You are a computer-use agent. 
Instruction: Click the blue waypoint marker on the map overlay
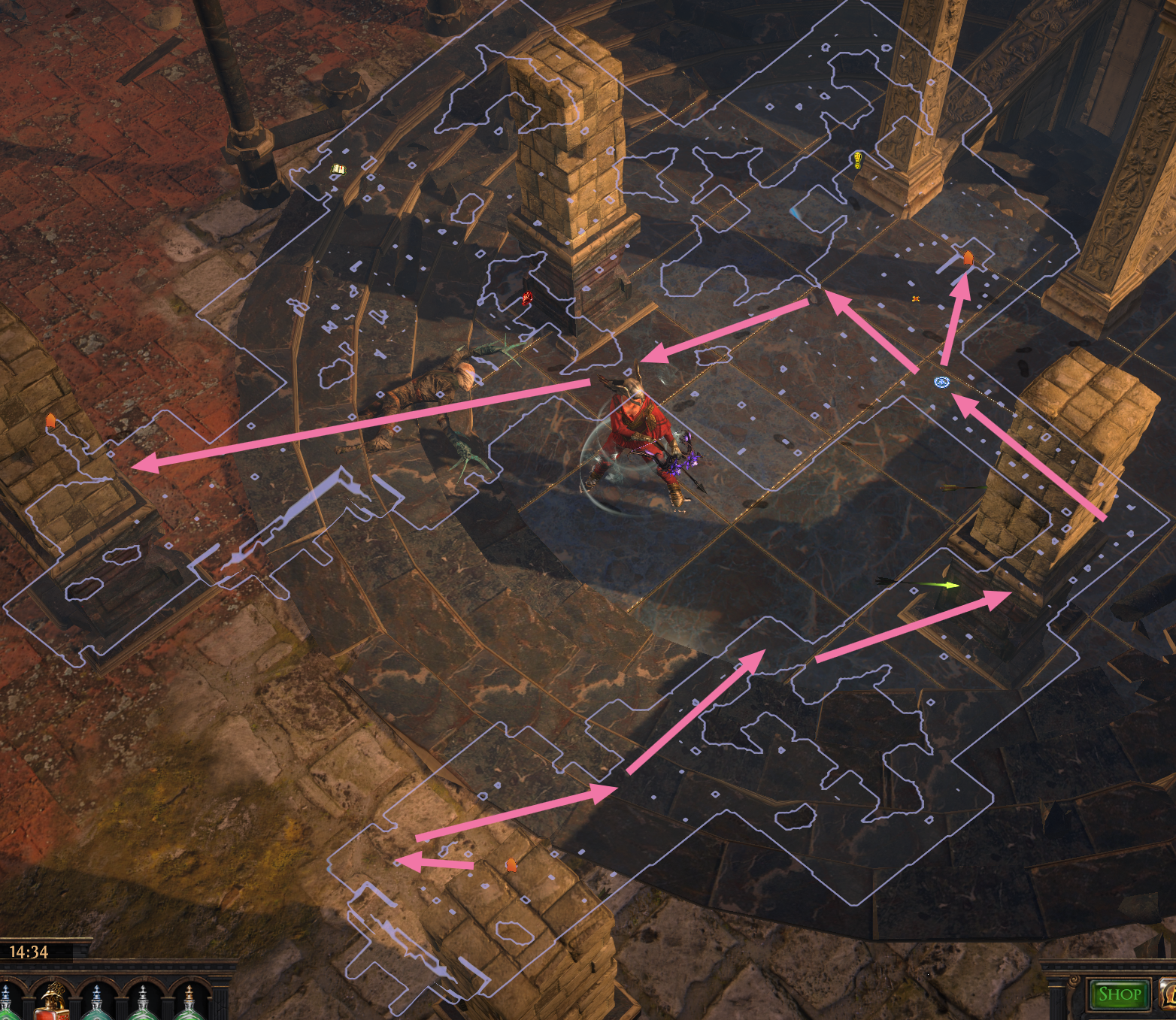click(941, 383)
